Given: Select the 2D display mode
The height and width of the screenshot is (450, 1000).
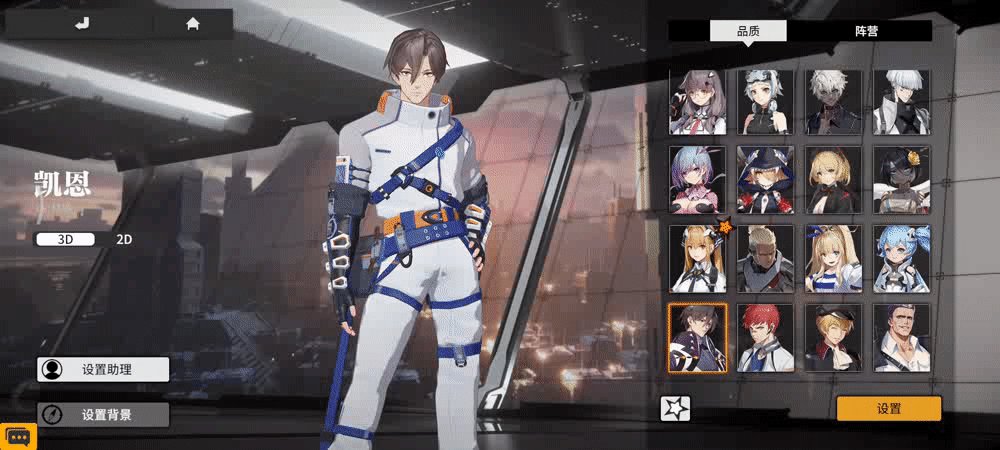Looking at the screenshot, I should (124, 239).
